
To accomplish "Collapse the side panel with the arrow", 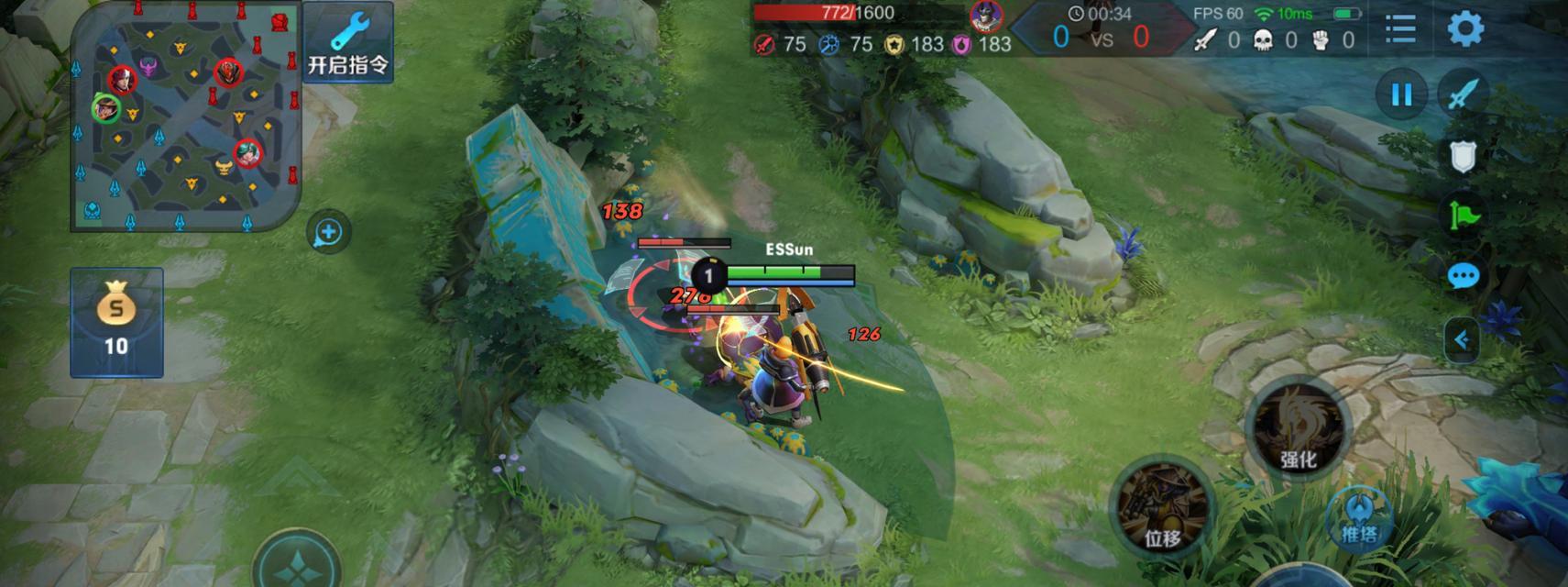I will (1462, 340).
